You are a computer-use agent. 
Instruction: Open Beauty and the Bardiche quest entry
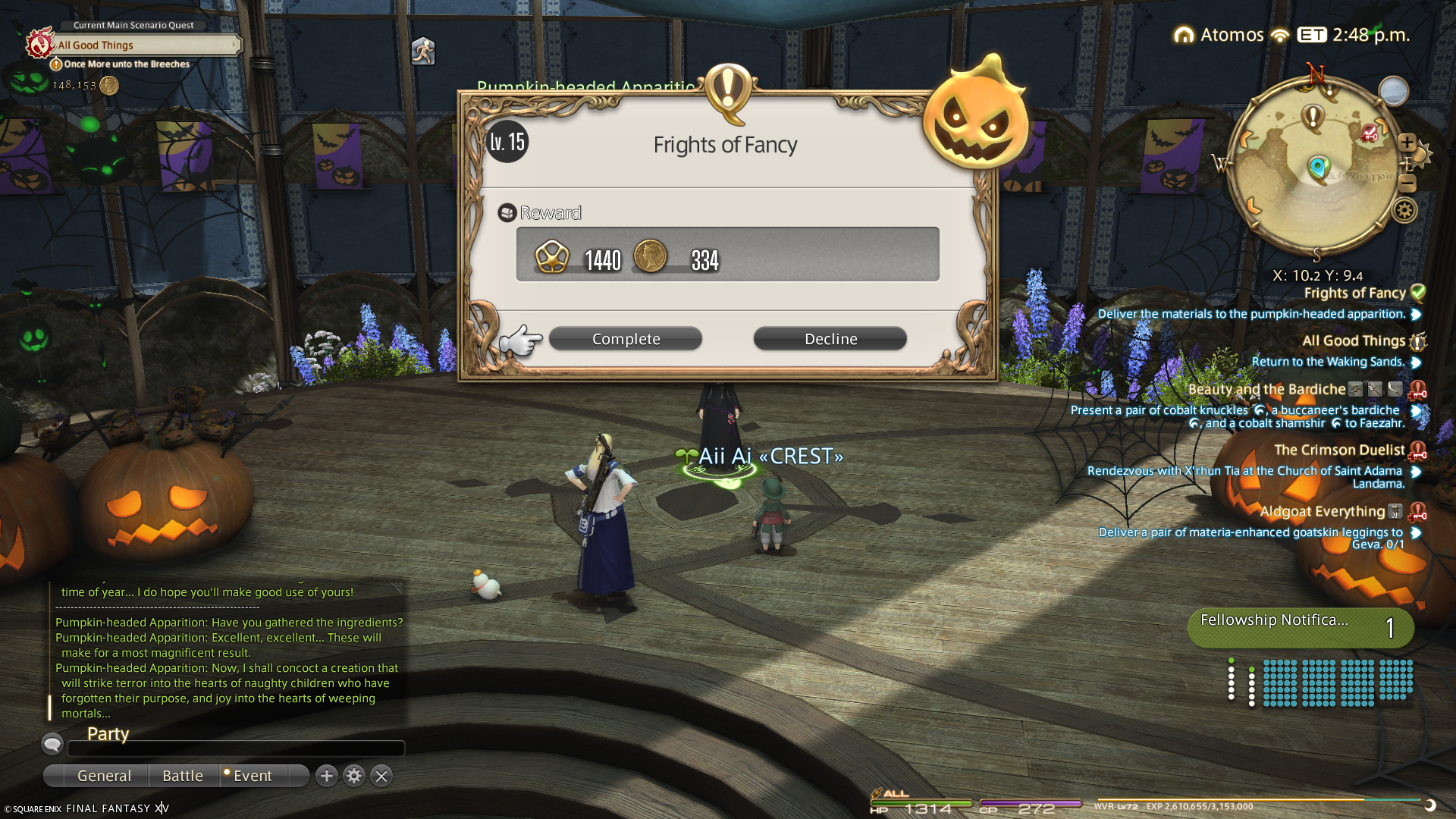(x=1266, y=390)
